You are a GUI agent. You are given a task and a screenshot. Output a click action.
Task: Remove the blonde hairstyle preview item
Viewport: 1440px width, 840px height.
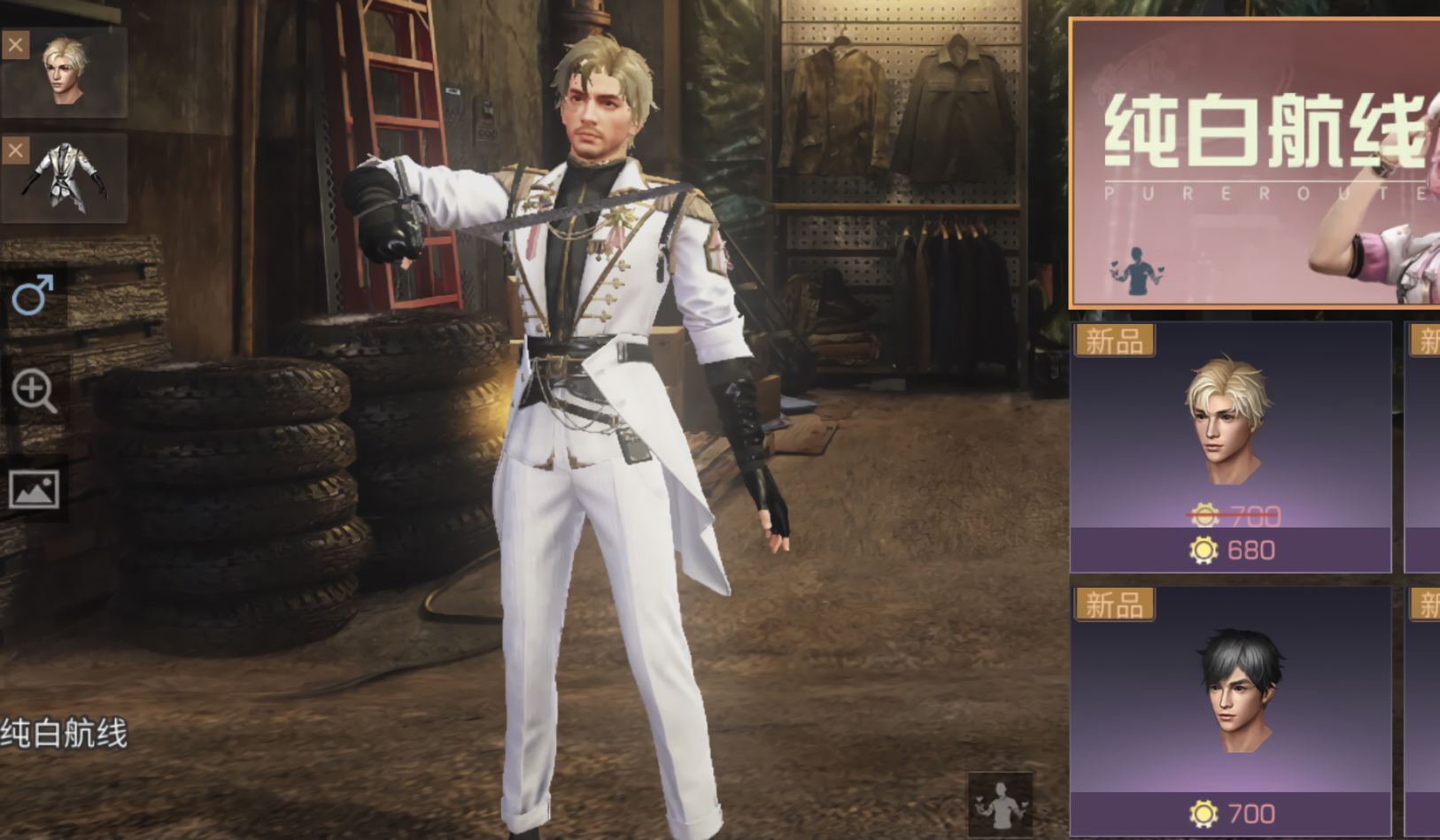15,44
